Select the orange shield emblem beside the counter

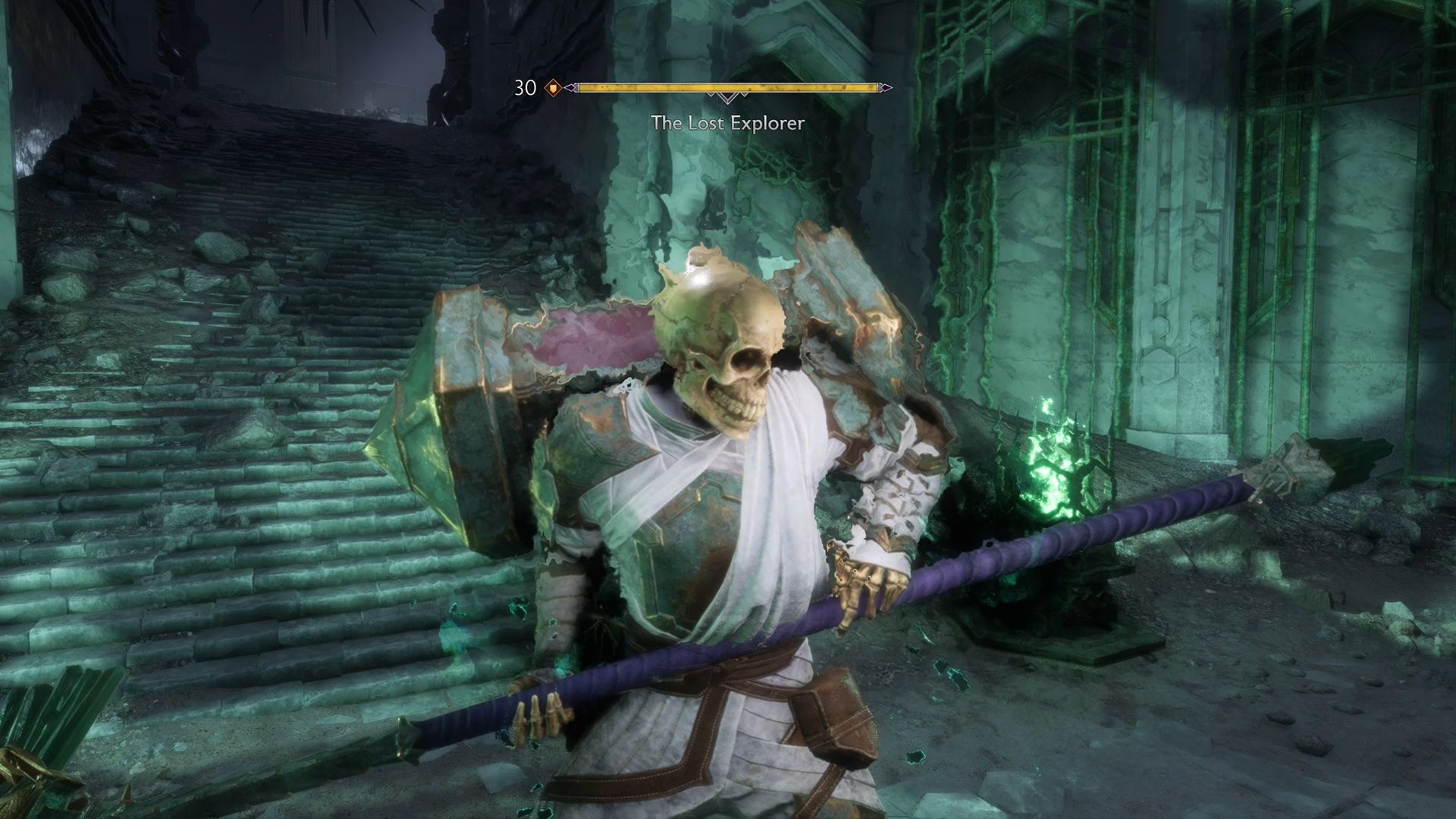[553, 87]
